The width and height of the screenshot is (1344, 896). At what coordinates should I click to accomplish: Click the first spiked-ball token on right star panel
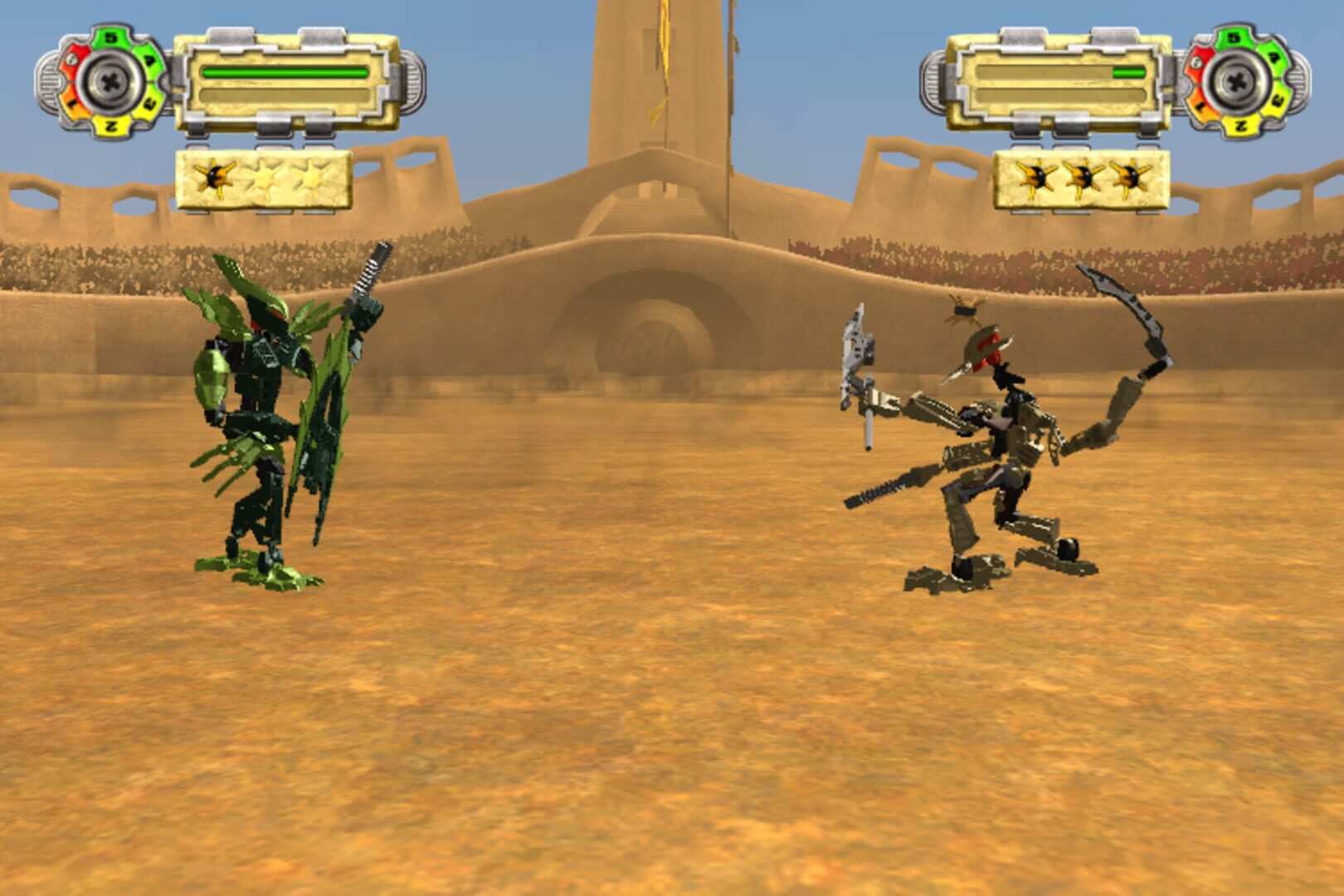click(x=1038, y=178)
